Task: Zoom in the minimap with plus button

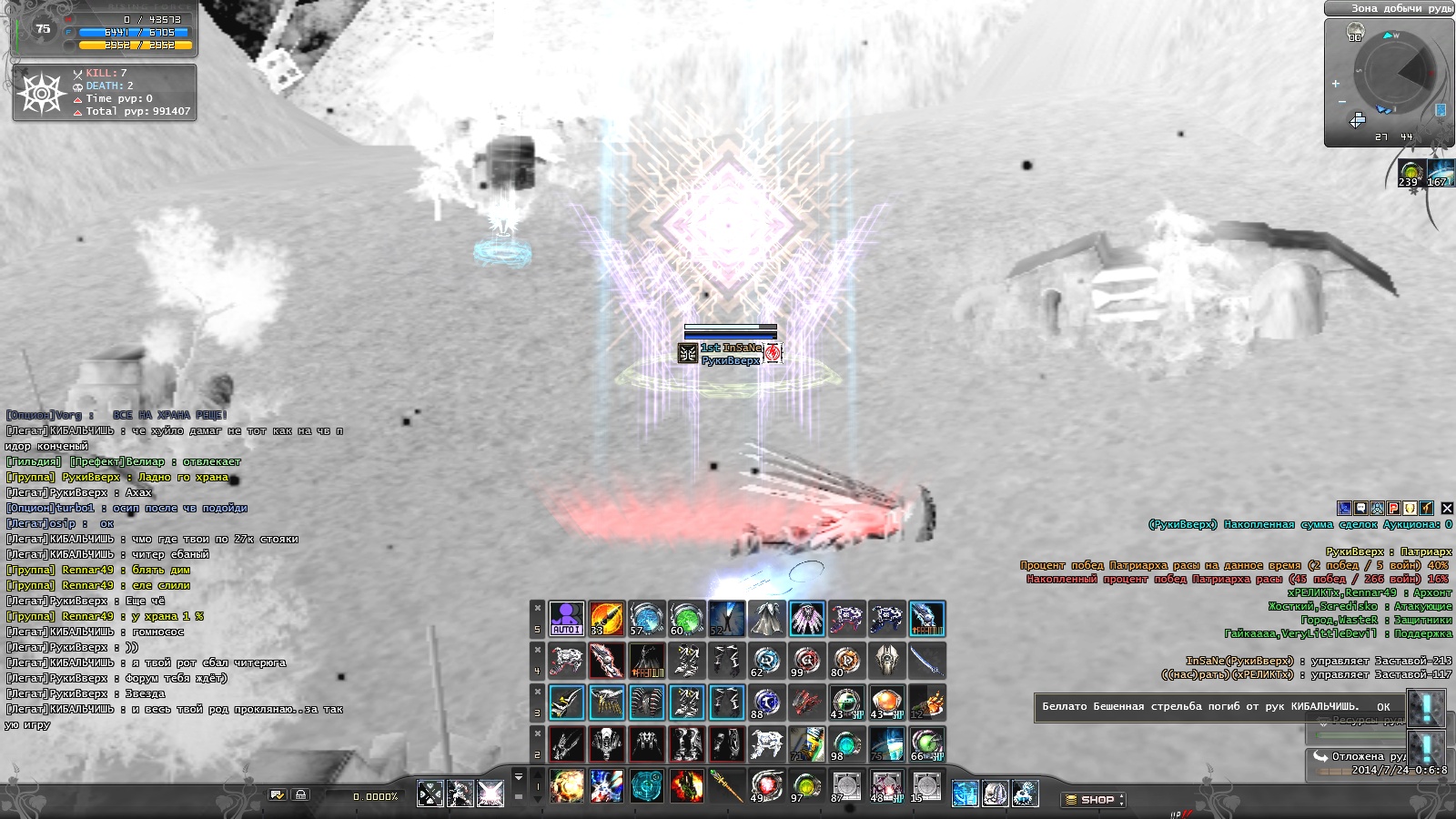Action: 1336,84
